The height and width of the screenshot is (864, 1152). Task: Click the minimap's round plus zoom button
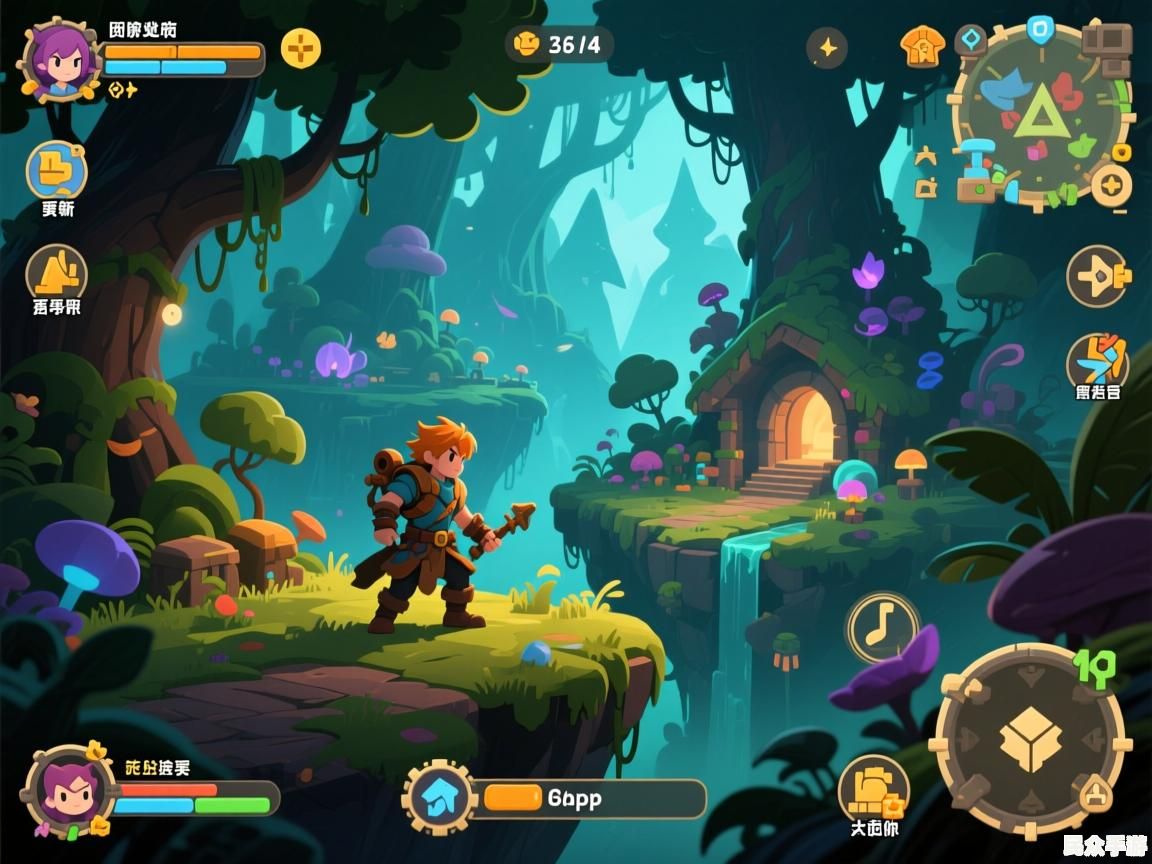(x=1111, y=186)
